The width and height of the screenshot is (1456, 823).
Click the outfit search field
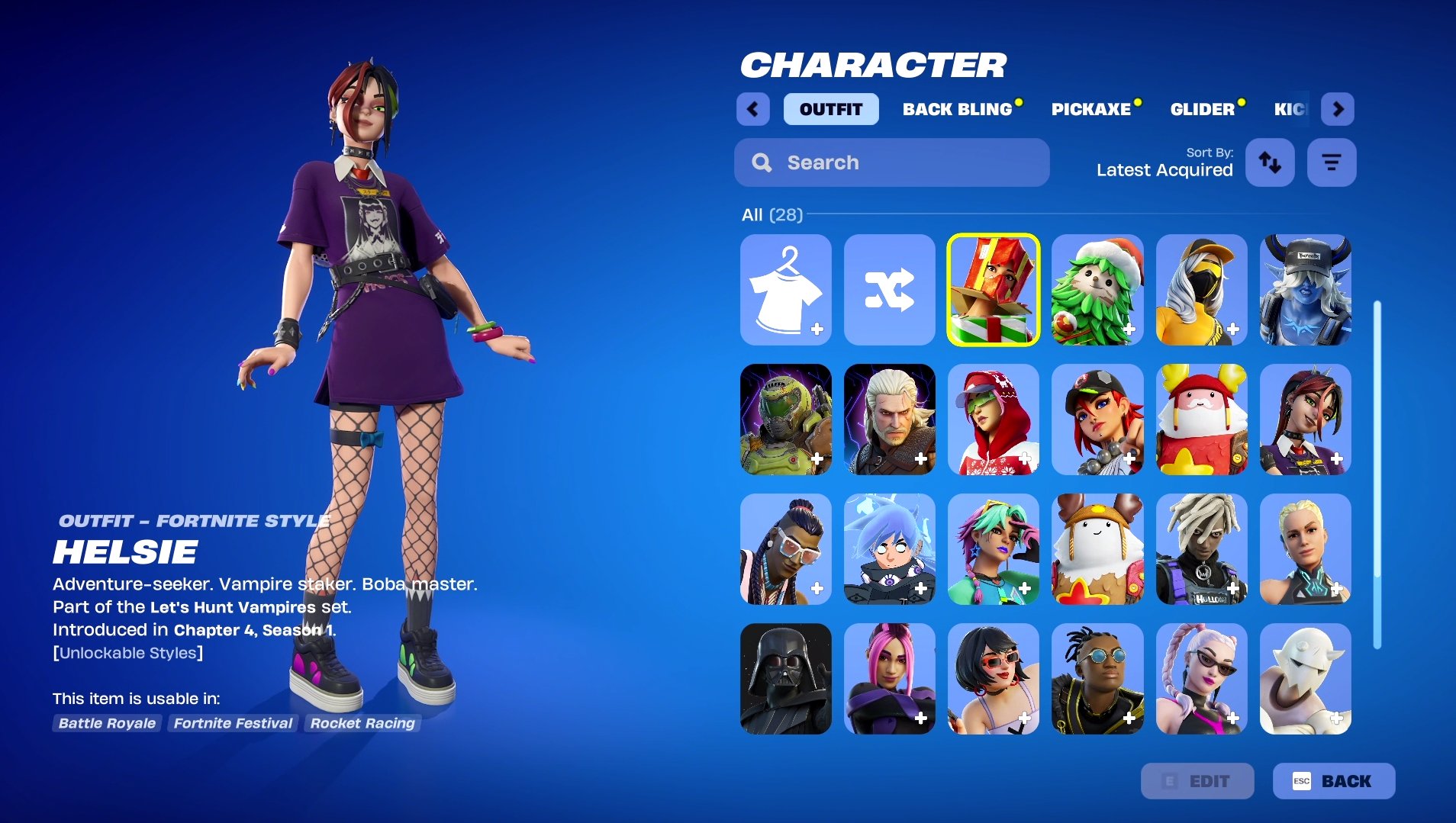coord(891,162)
